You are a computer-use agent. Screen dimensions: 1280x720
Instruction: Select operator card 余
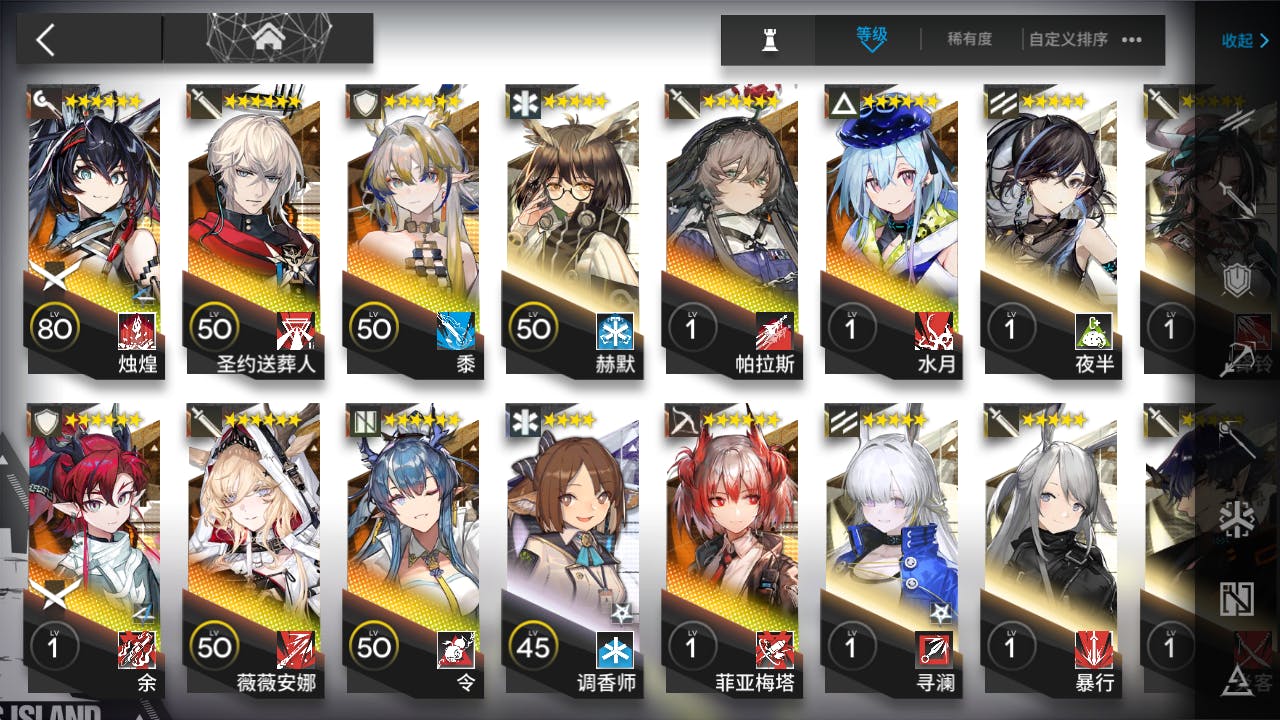[x=95, y=550]
